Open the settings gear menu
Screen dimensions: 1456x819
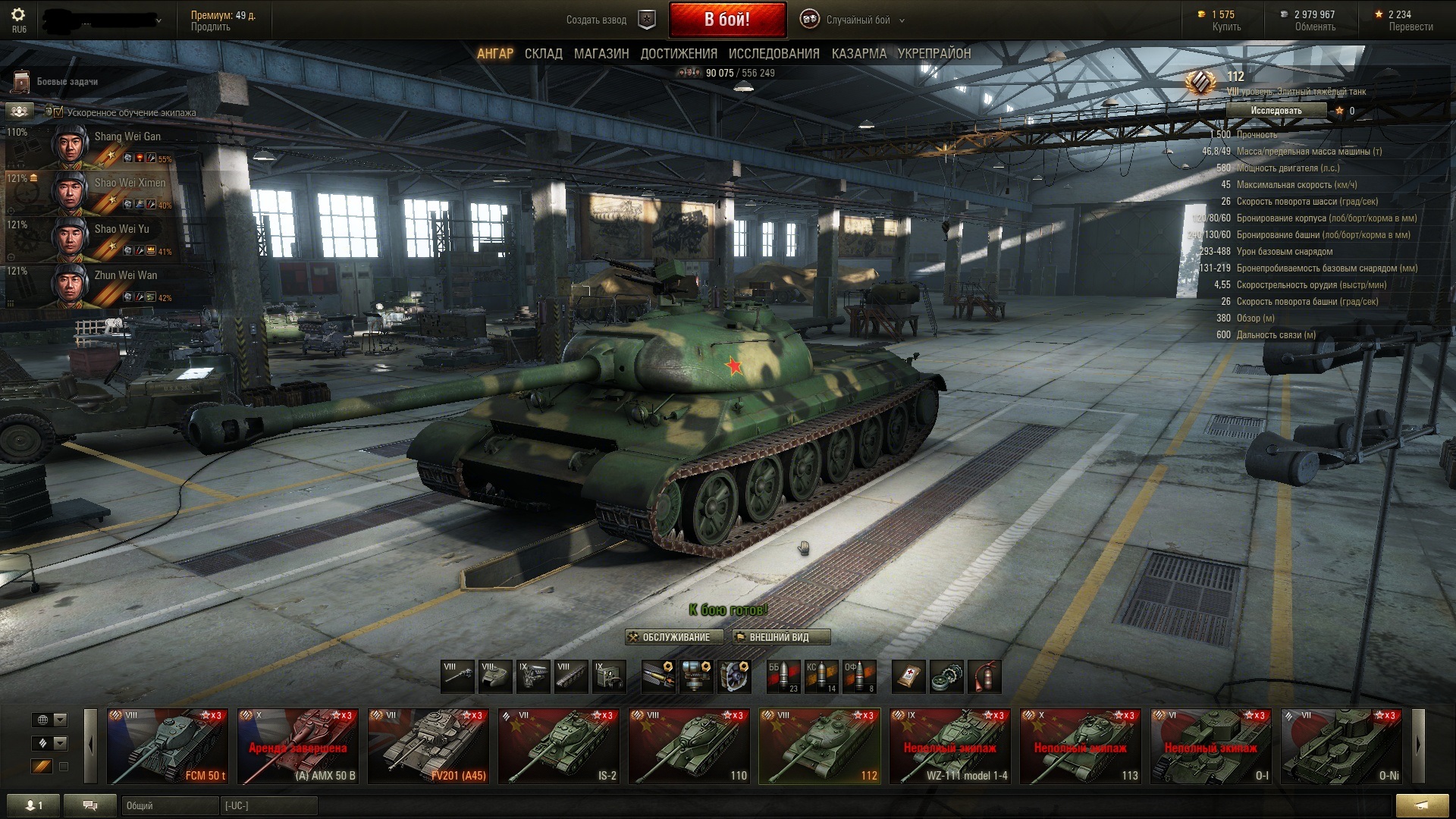[x=19, y=14]
